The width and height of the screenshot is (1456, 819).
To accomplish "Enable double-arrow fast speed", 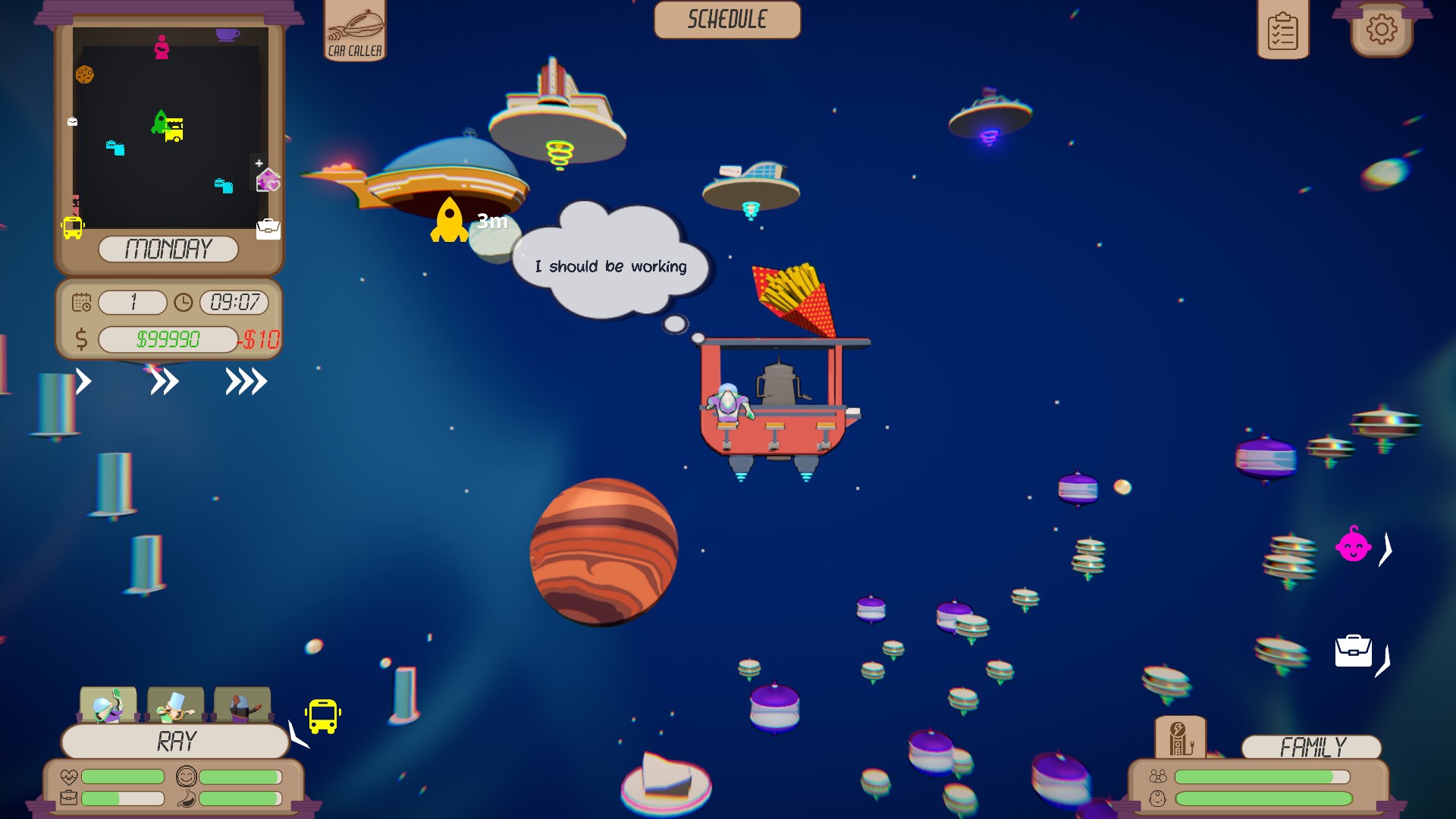I will [x=165, y=381].
